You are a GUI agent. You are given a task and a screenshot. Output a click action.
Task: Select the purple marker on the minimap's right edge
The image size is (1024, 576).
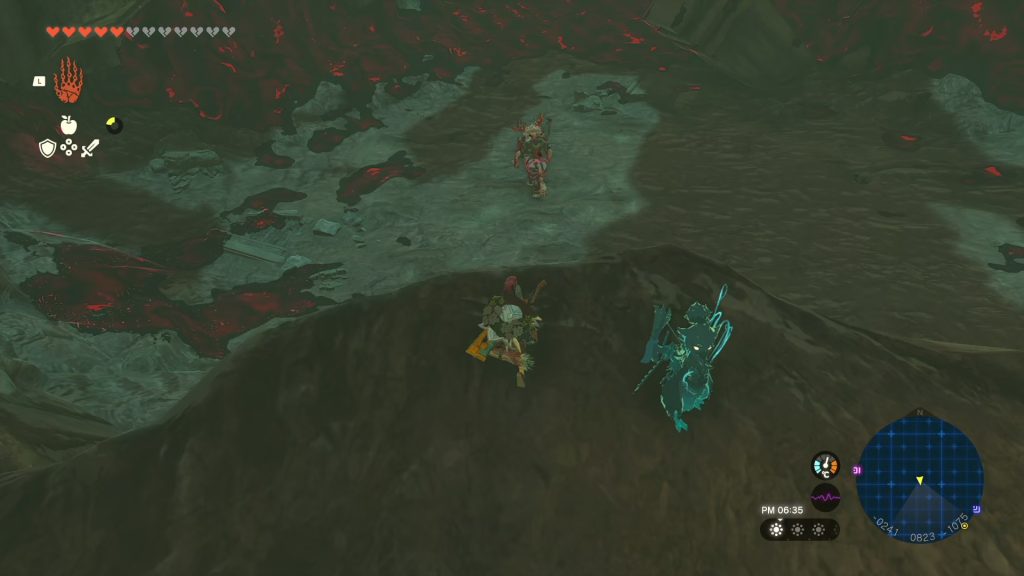[x=977, y=508]
